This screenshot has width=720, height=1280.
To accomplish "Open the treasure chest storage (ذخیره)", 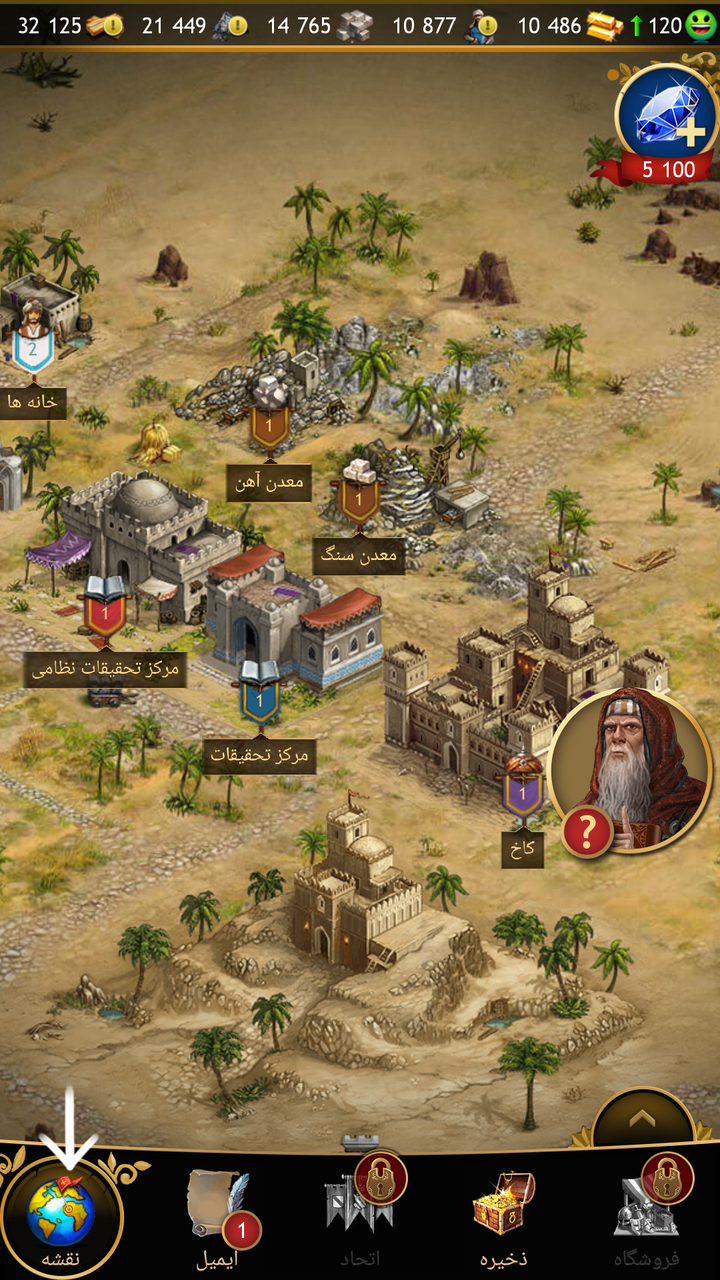I will point(502,1212).
